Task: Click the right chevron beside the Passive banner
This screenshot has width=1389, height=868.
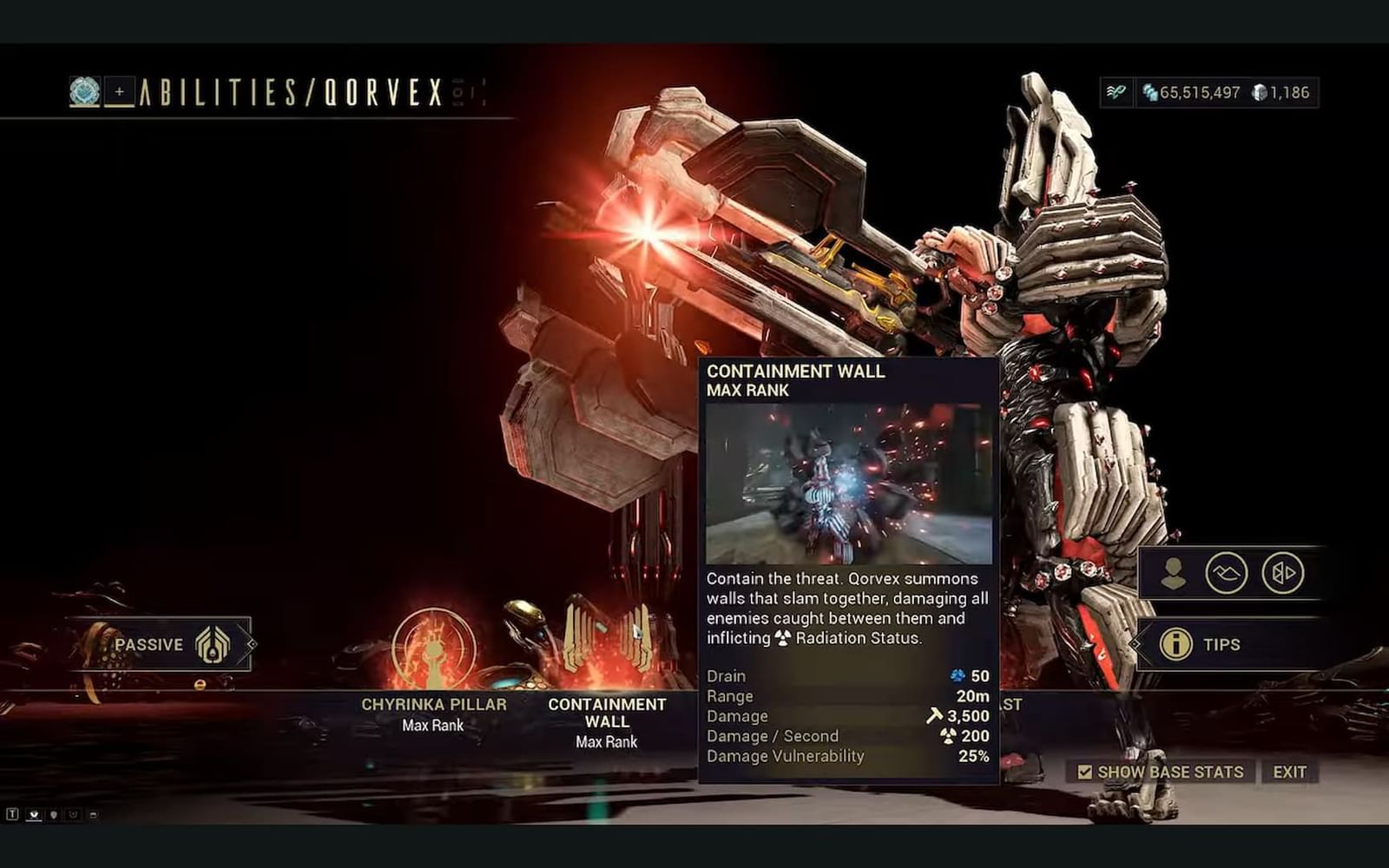Action: point(251,645)
